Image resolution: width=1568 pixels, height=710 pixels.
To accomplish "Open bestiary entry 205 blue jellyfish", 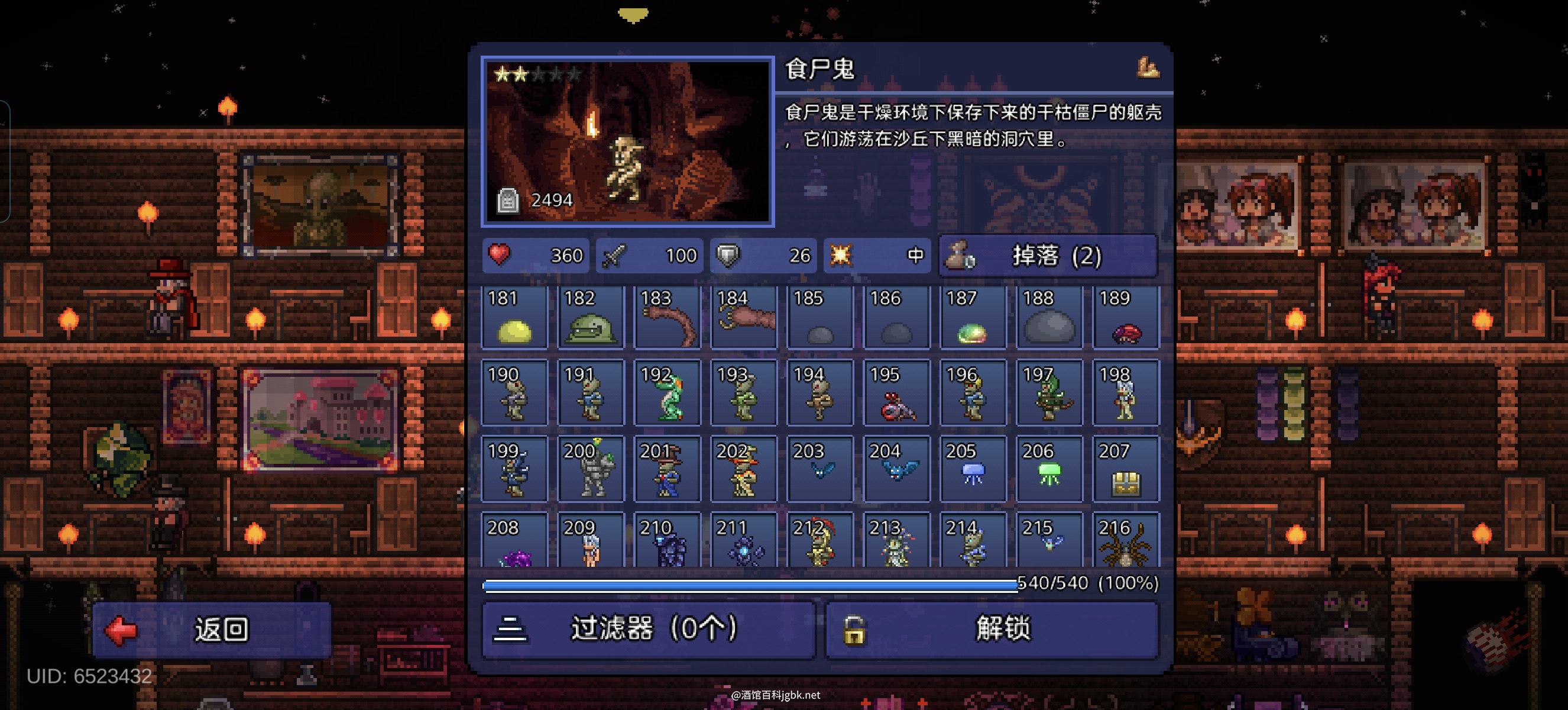I will click(x=973, y=469).
